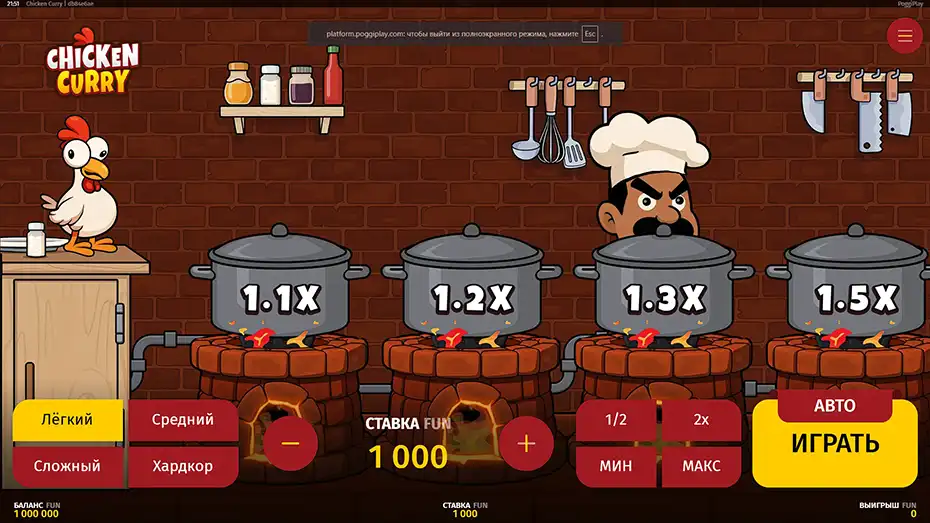Double the bet with 2x

(701, 420)
